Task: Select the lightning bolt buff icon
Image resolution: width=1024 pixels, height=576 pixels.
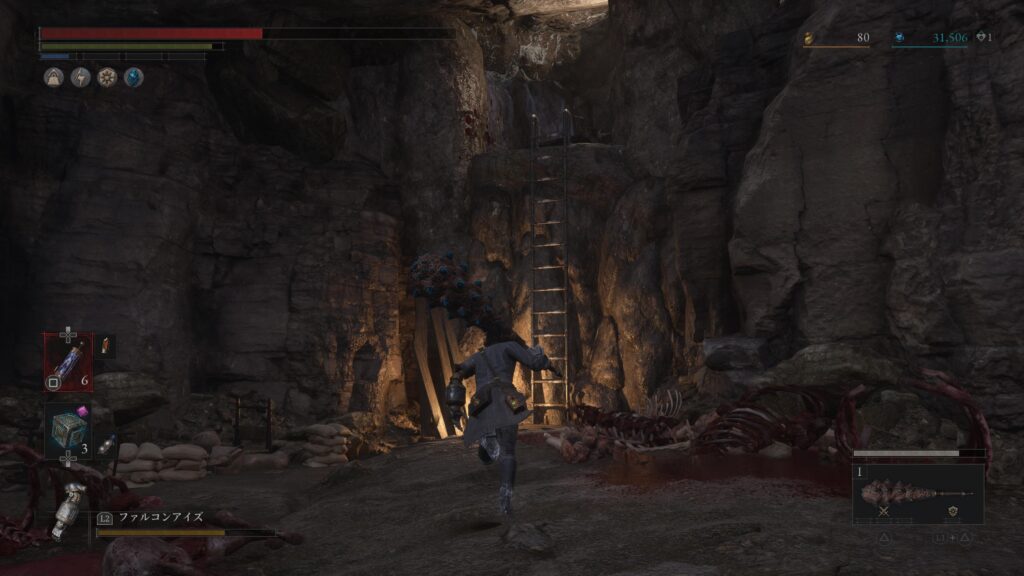Action: [80, 77]
